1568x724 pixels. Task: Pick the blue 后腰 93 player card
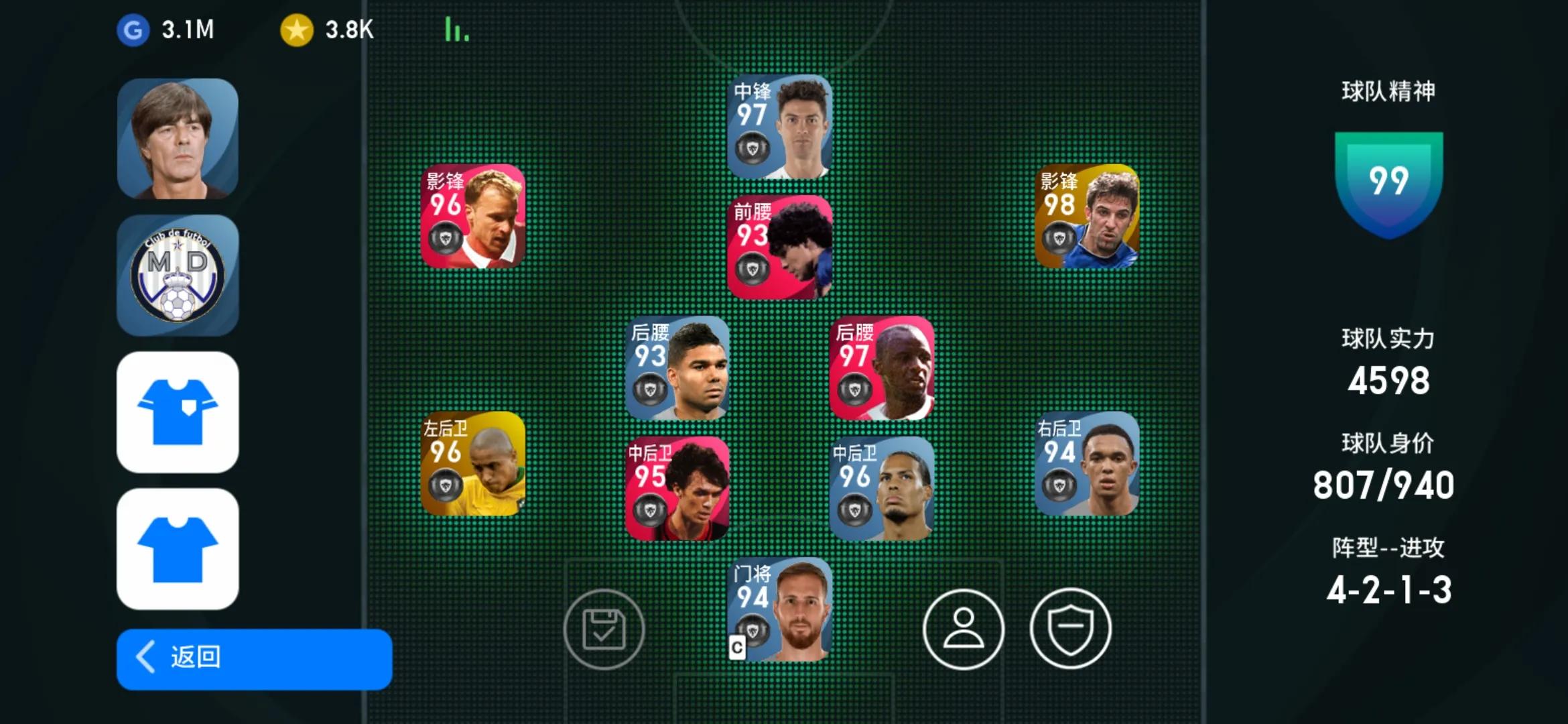[677, 368]
